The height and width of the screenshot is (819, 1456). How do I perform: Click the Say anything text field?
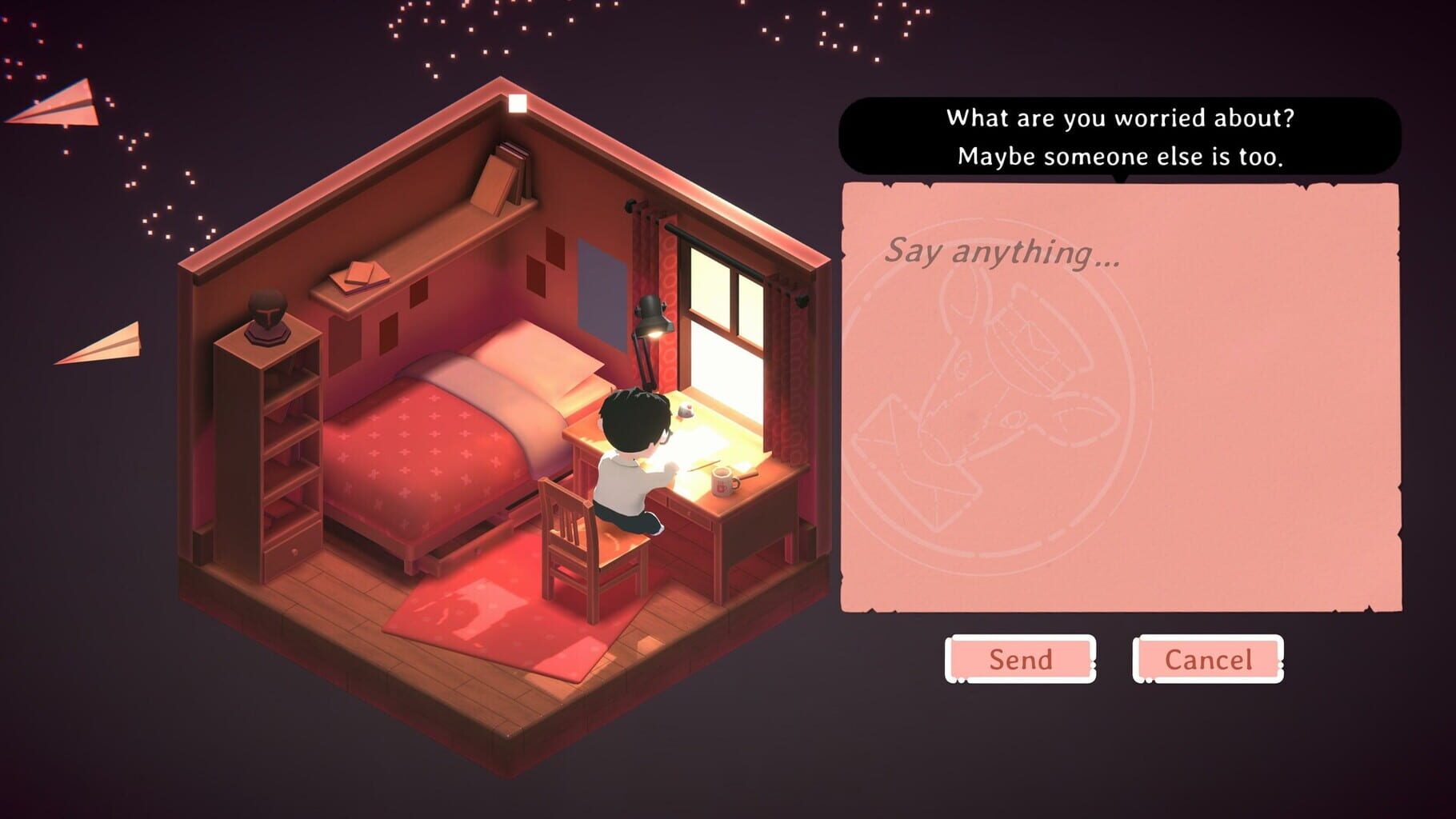tap(1000, 256)
